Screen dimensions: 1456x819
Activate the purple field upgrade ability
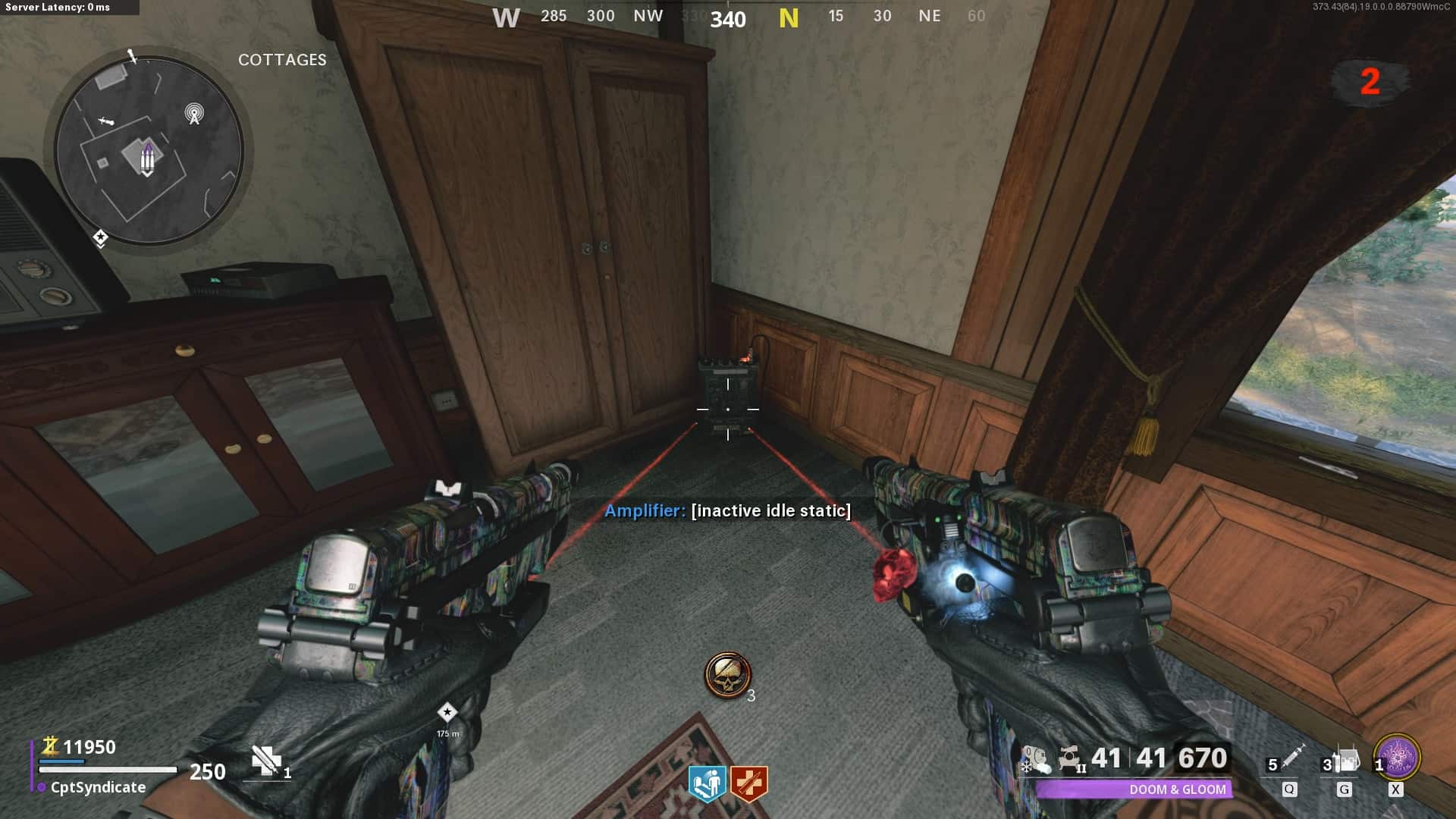(1397, 757)
